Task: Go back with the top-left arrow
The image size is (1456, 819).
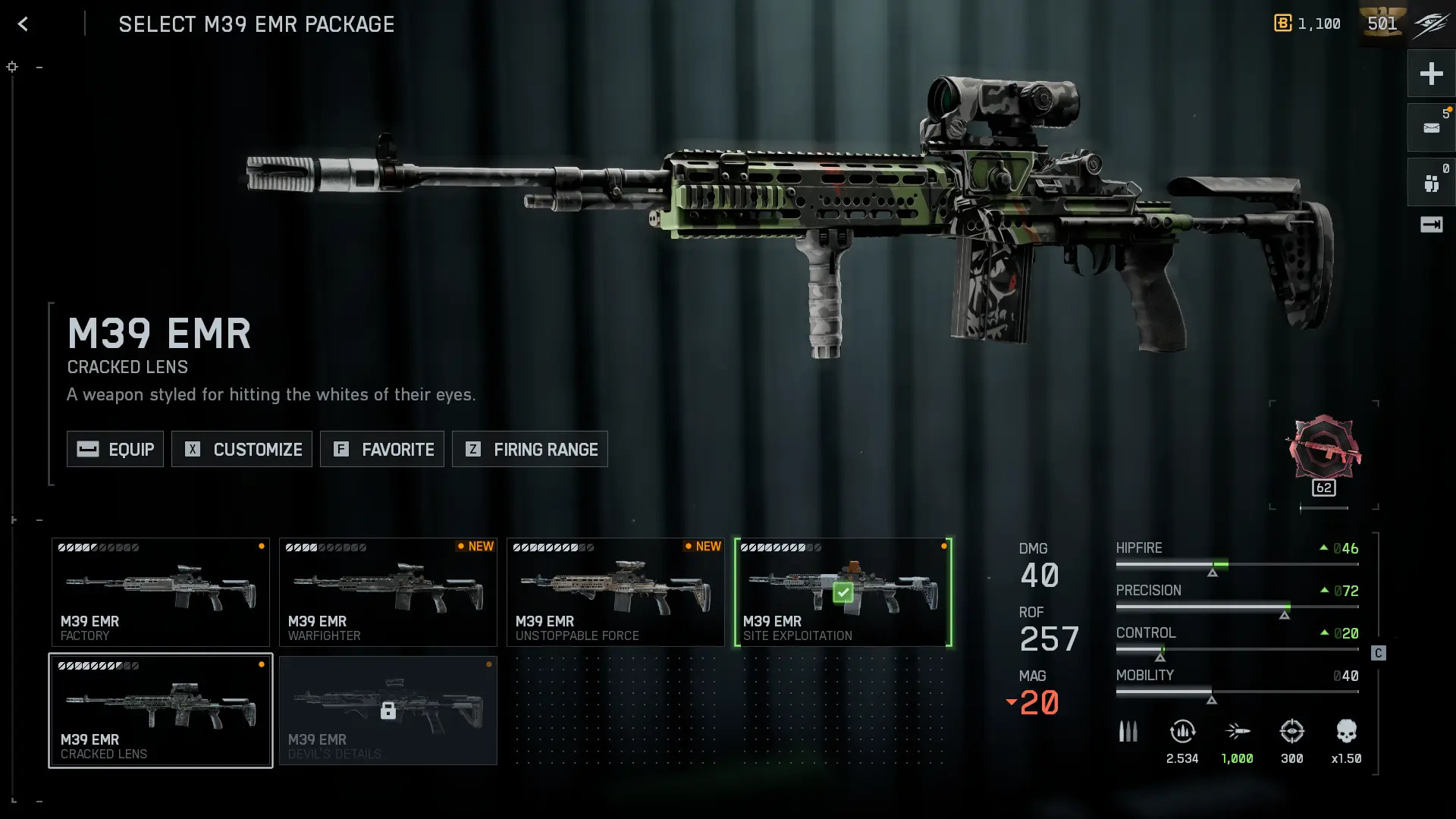Action: tap(23, 24)
